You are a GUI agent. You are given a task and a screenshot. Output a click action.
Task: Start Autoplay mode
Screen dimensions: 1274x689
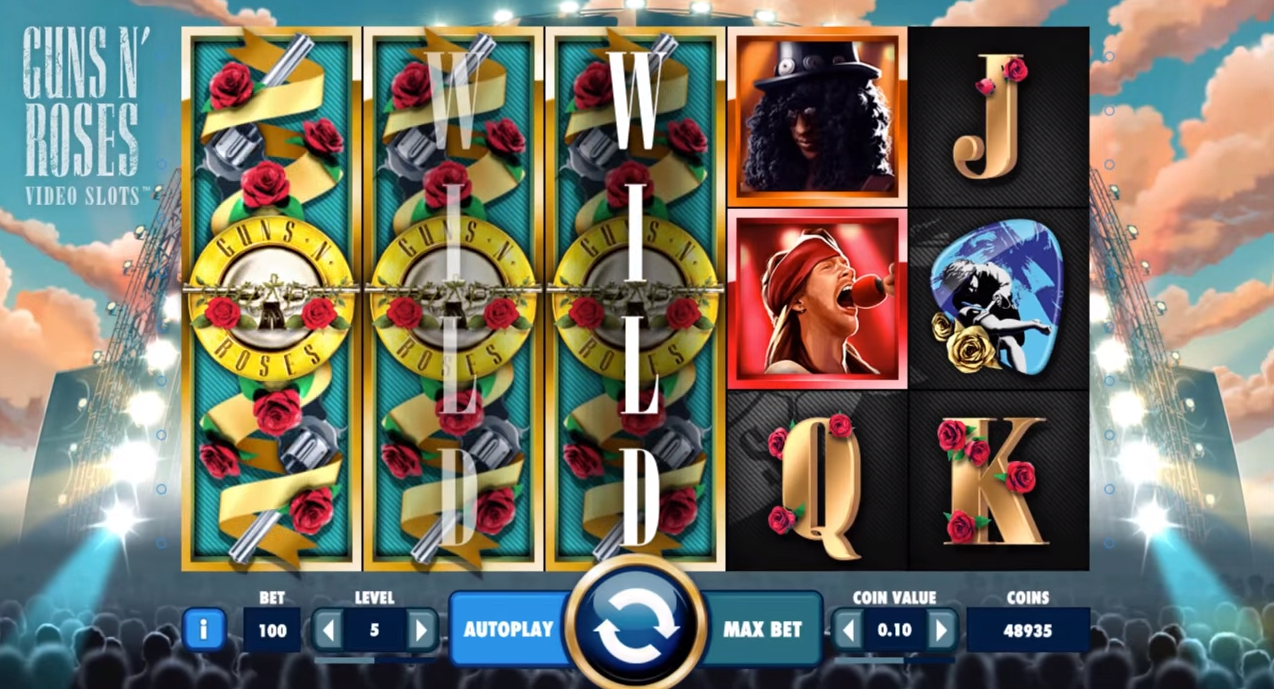click(x=508, y=629)
